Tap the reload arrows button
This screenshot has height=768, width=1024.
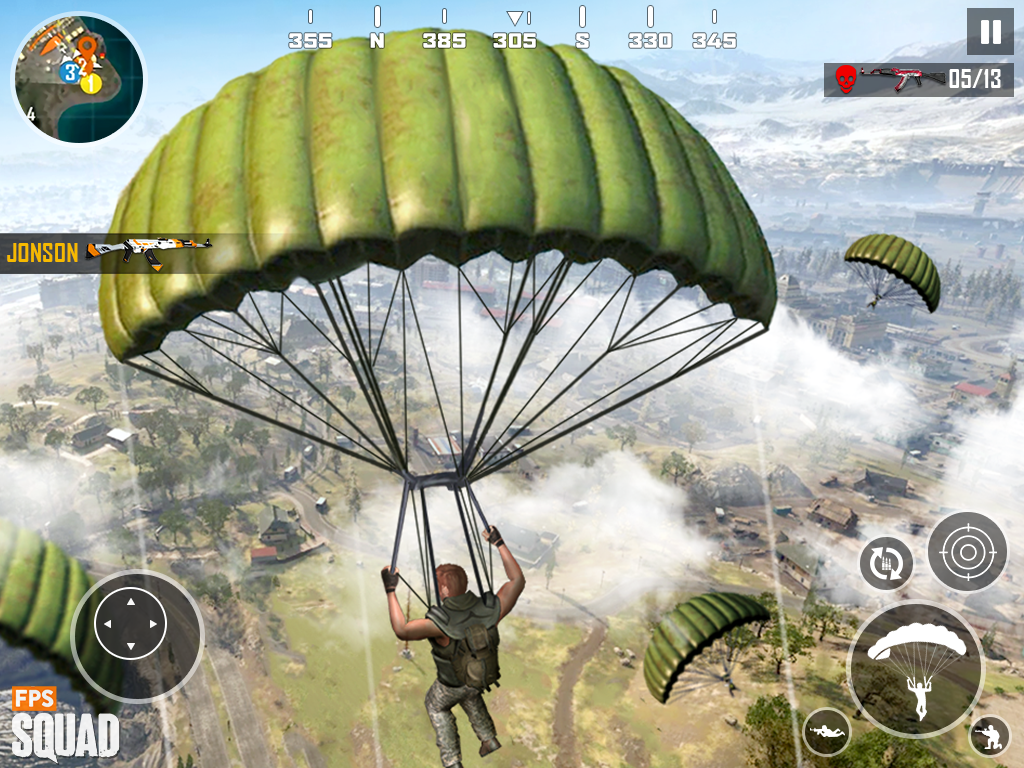pos(886,563)
